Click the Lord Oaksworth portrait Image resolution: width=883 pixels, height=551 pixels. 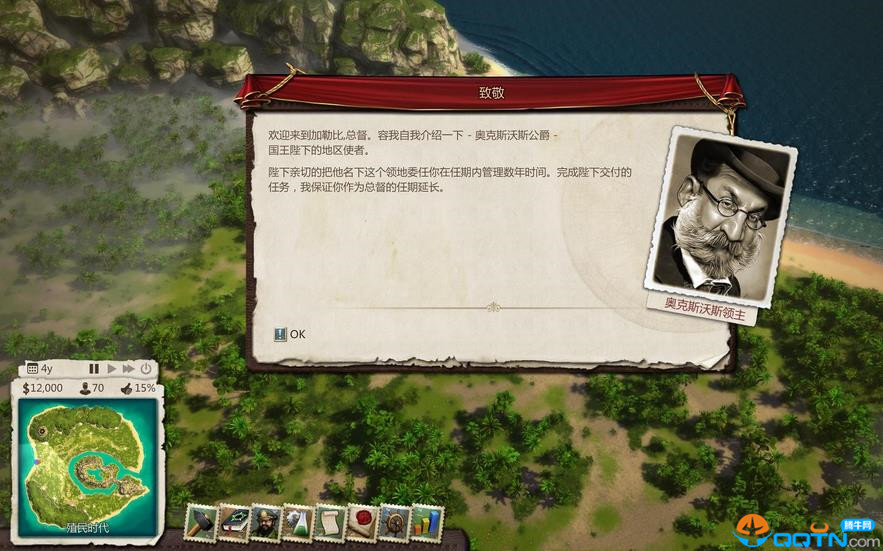(x=721, y=216)
